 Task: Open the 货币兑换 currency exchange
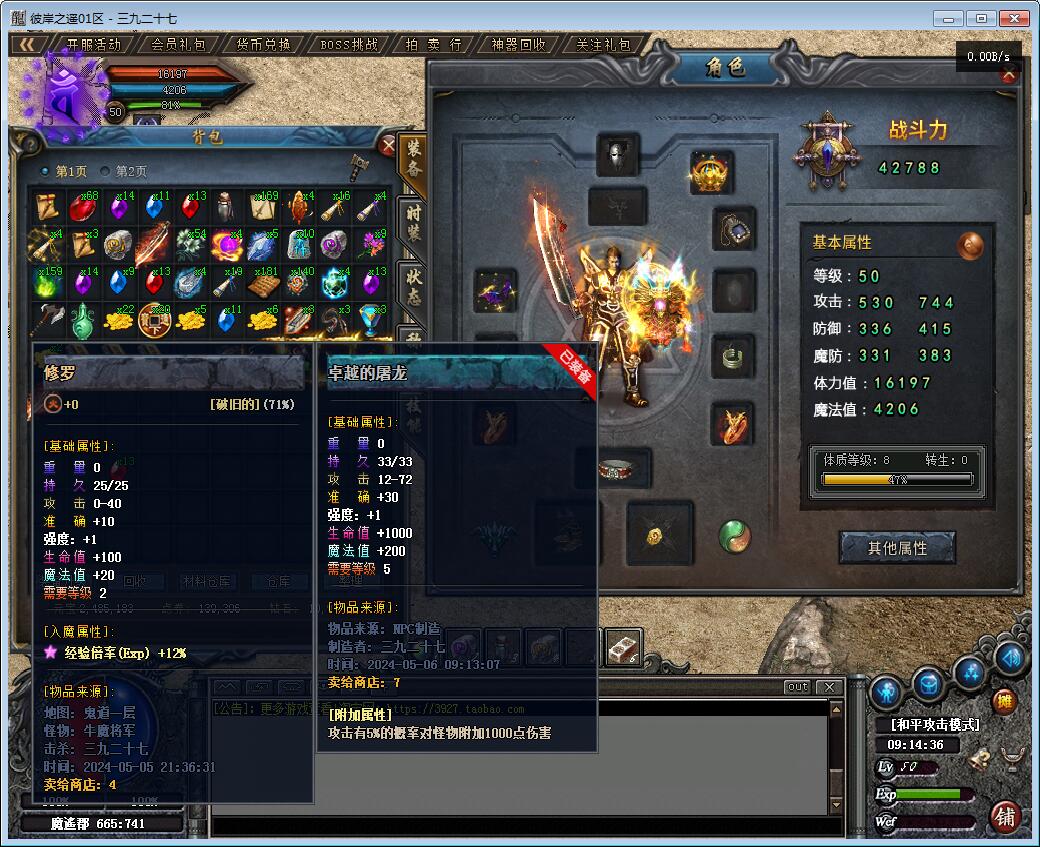click(264, 44)
